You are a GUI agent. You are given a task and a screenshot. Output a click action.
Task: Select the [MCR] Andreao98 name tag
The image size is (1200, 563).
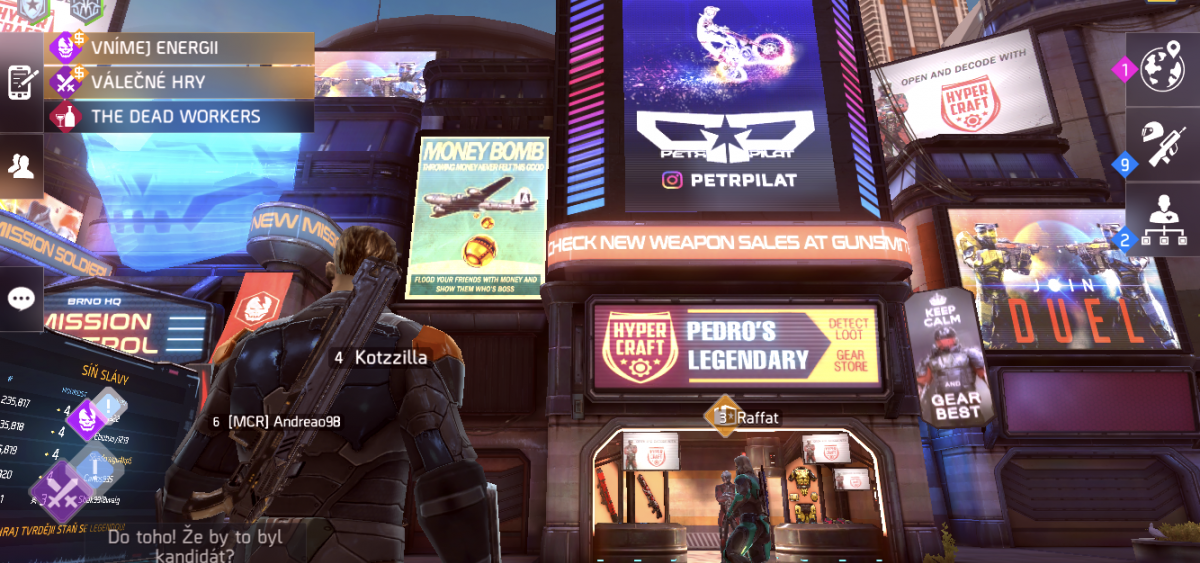(278, 422)
